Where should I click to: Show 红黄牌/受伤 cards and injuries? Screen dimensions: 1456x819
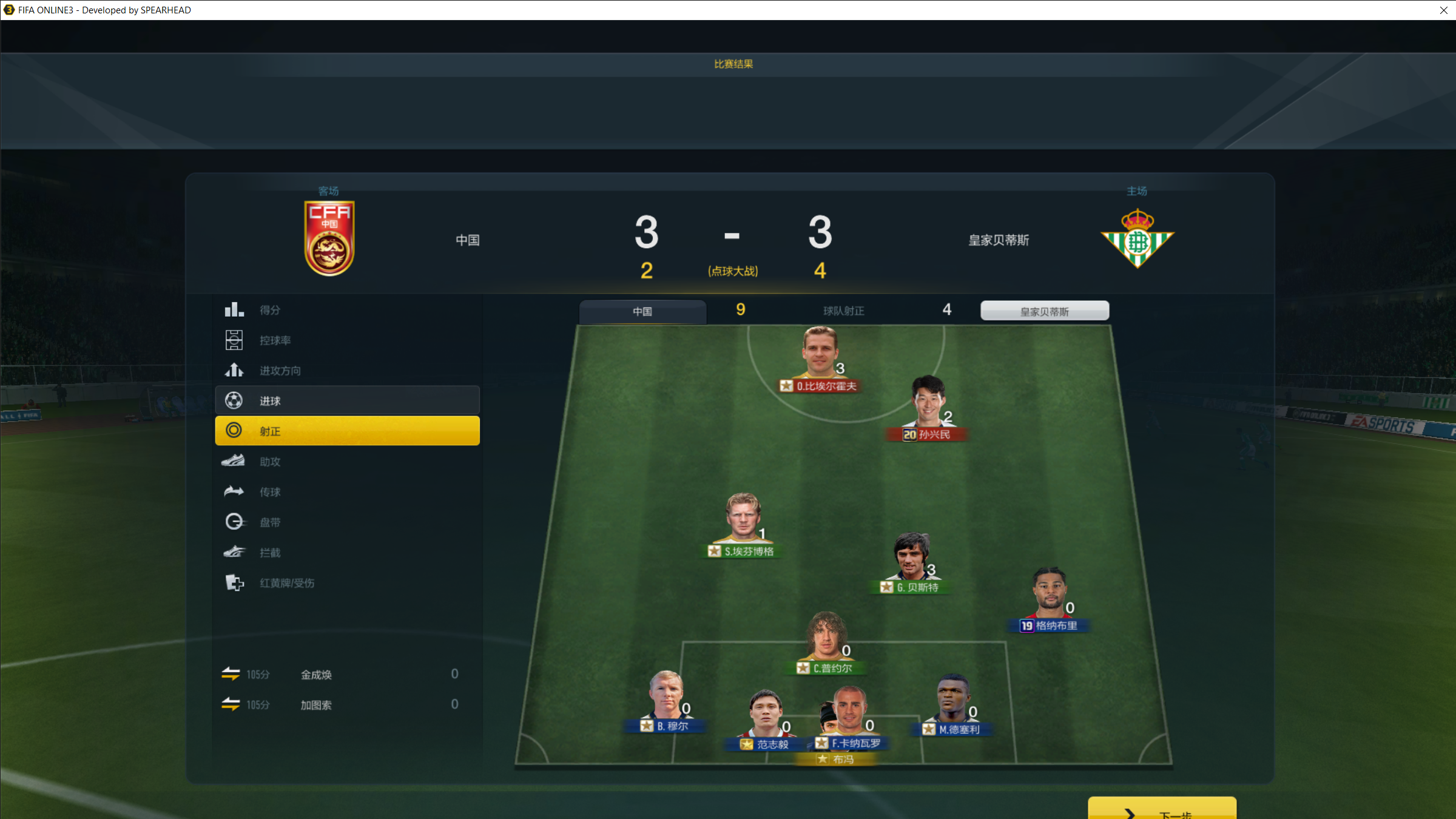[x=347, y=583]
